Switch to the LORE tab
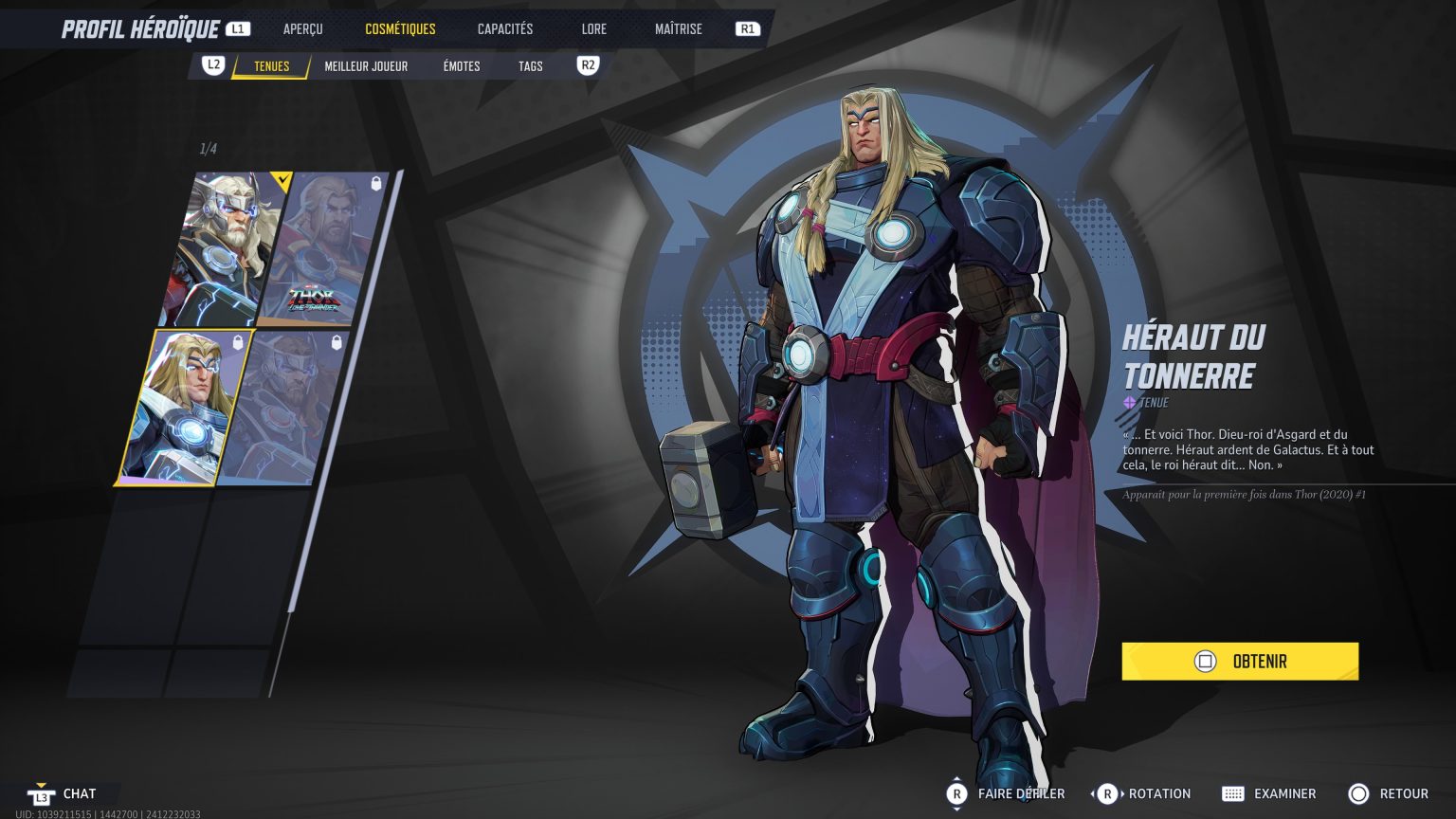1456x819 pixels. click(x=593, y=28)
